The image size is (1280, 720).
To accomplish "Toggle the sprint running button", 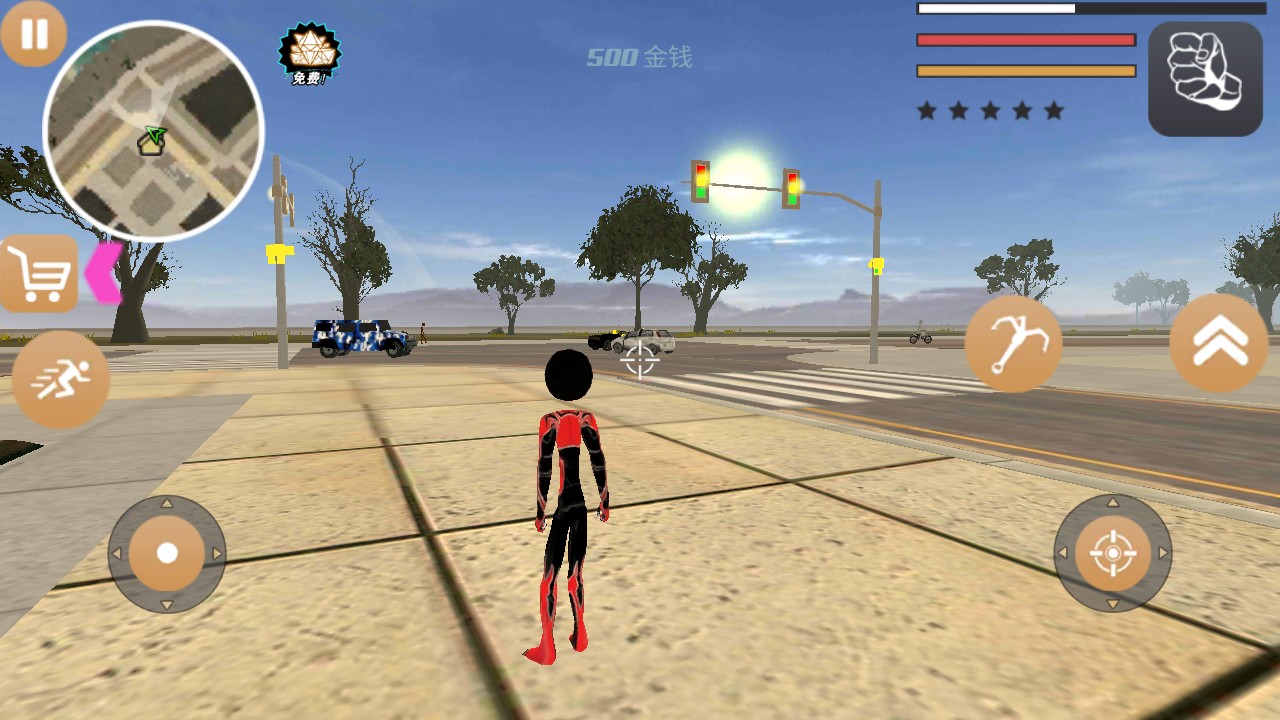I will 61,380.
